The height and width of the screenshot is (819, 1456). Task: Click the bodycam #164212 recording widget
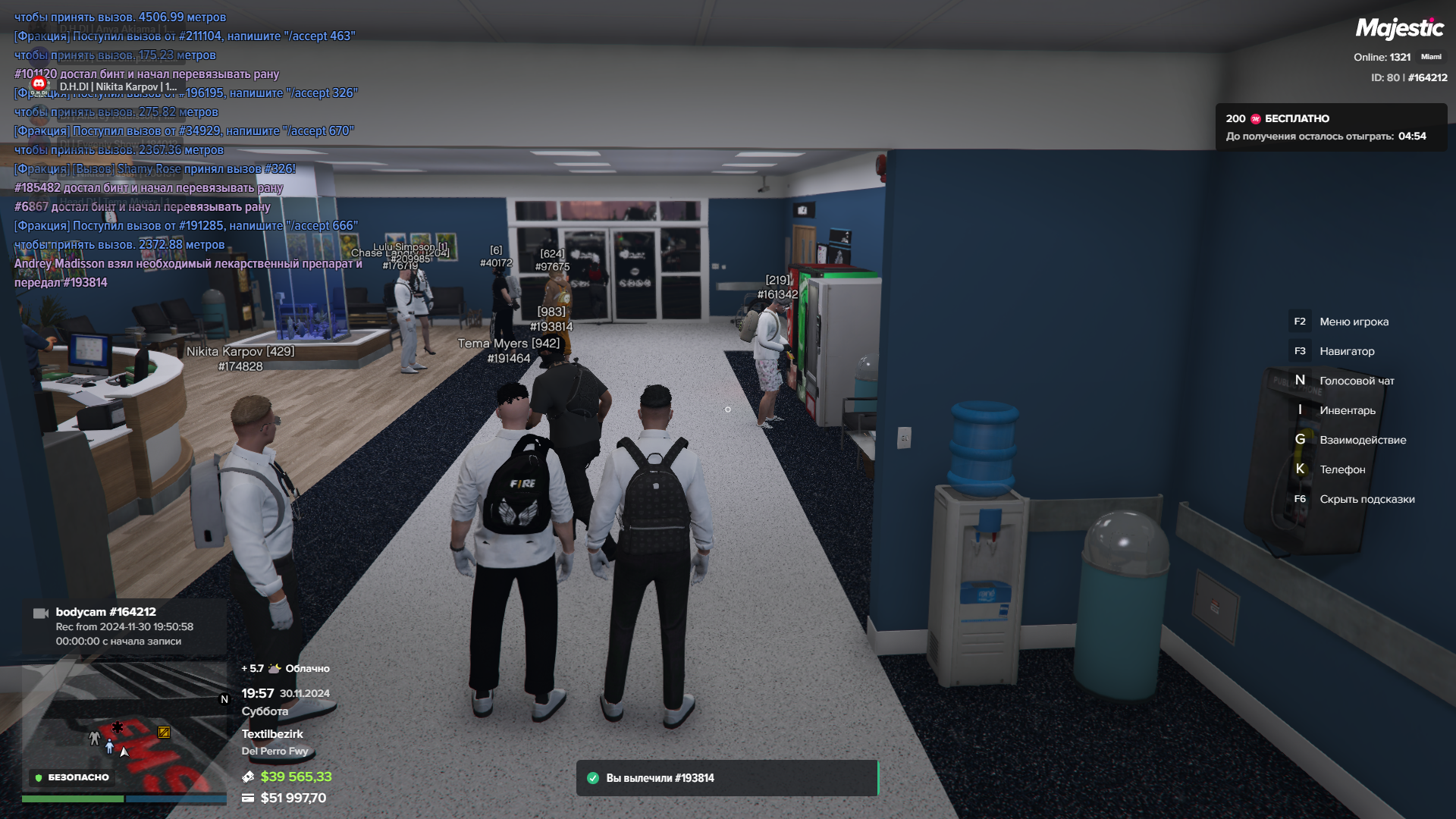[124, 626]
